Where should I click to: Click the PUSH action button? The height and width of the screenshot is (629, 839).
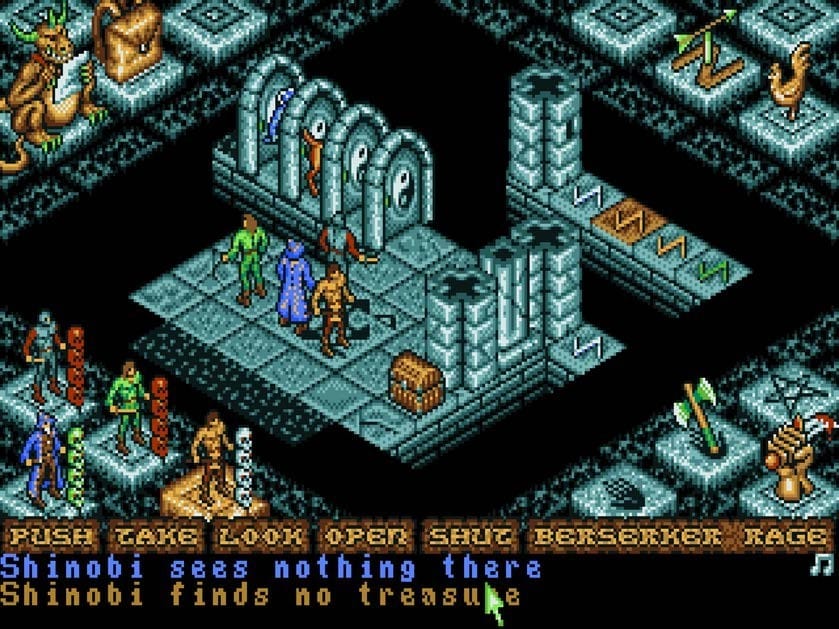coord(51,537)
